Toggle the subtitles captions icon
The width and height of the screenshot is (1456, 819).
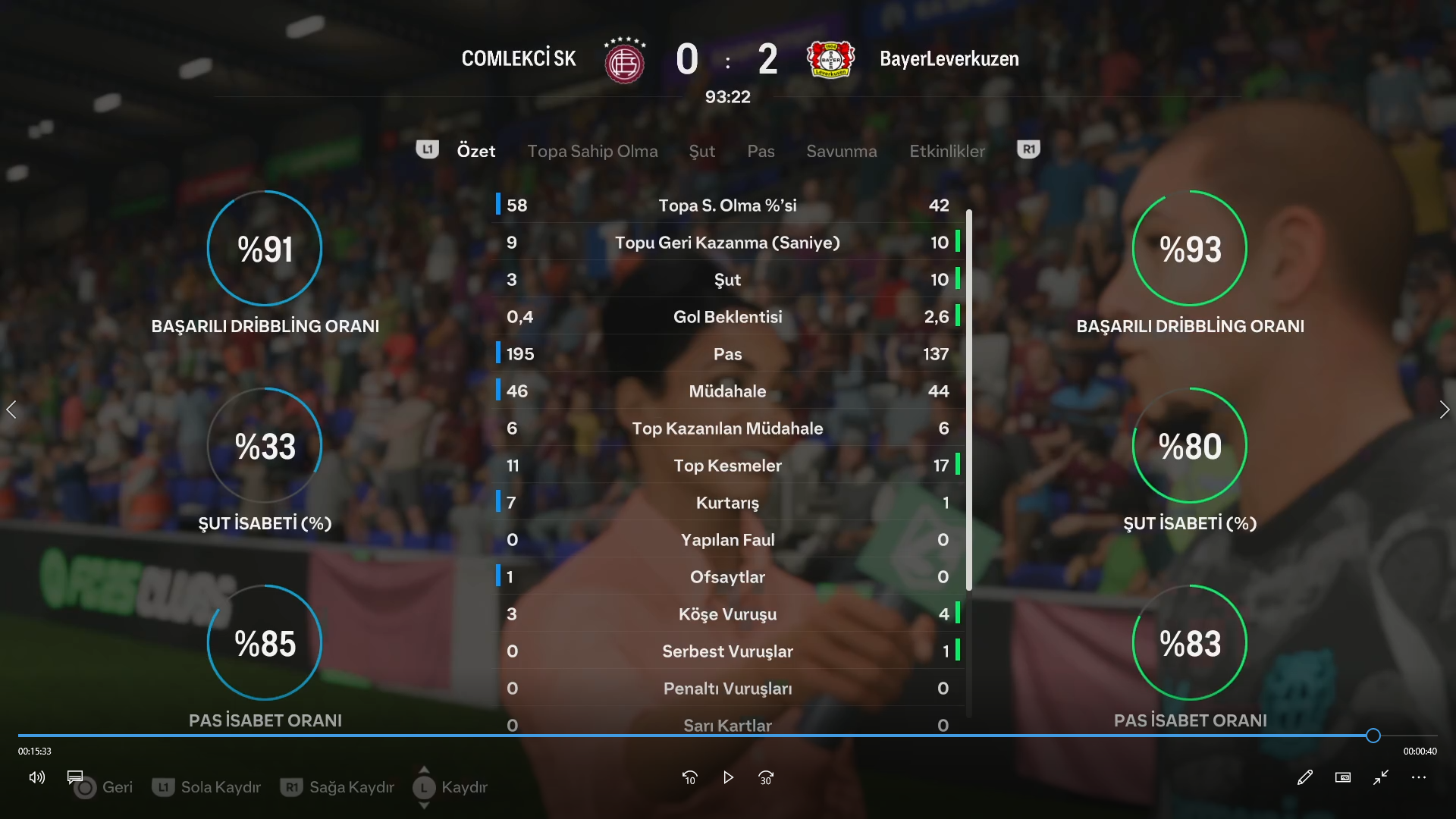coord(75,777)
